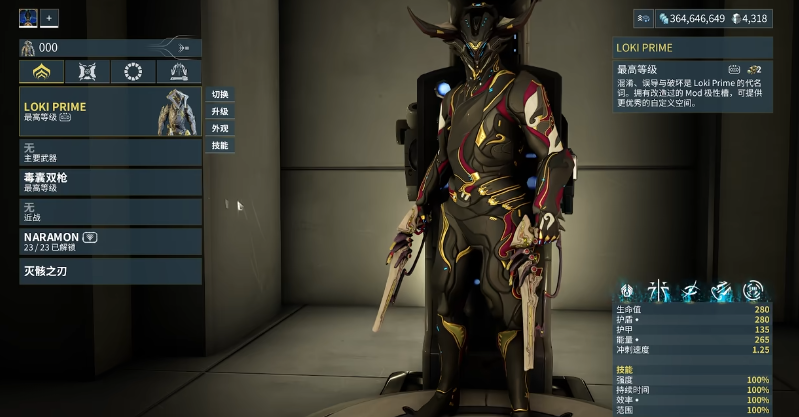Open the 切换 (switch) option
The height and width of the screenshot is (417, 799).
[x=219, y=94]
